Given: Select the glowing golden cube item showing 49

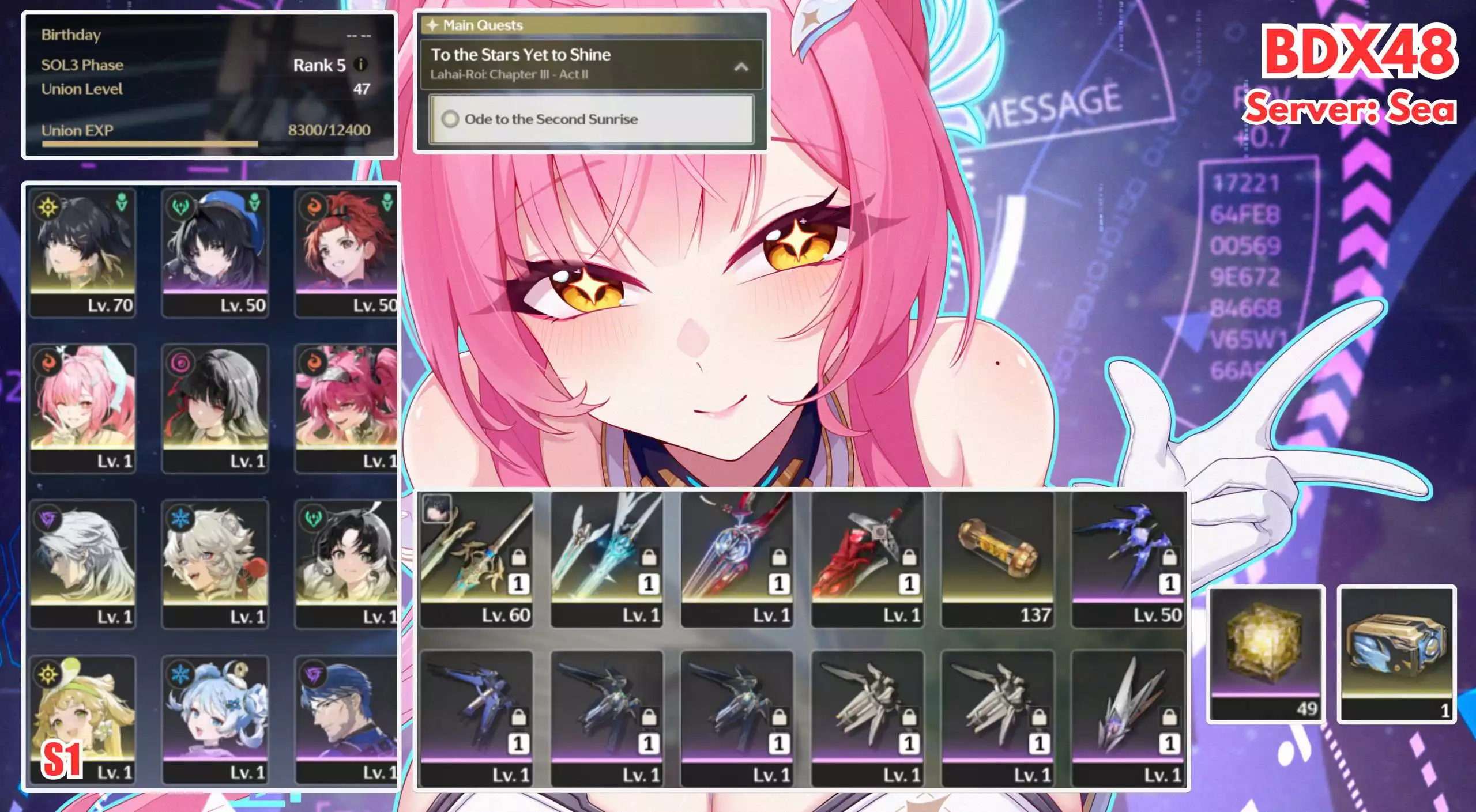Looking at the screenshot, I should [1266, 654].
